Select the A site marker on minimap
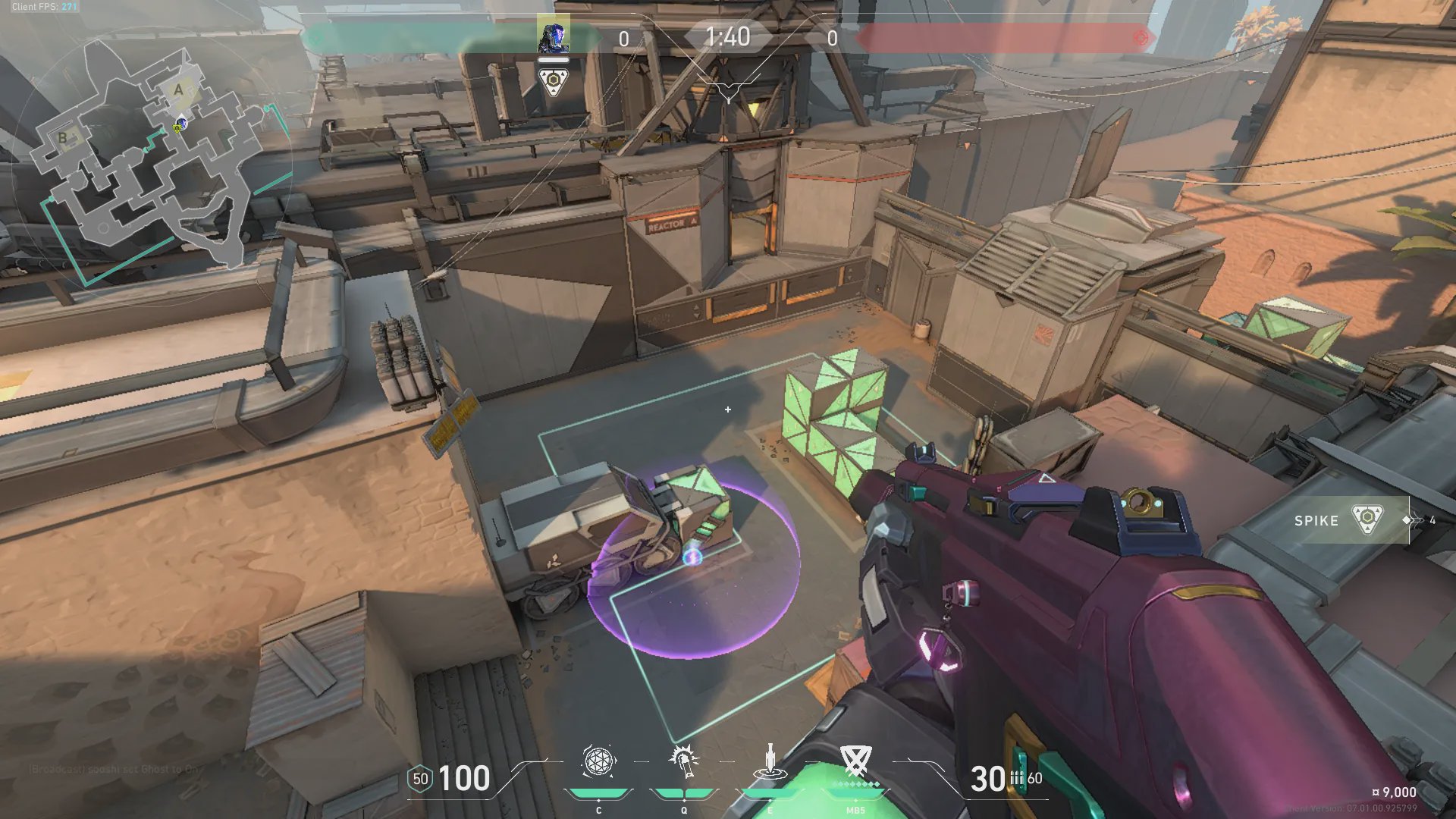The image size is (1456, 819). coord(179,89)
